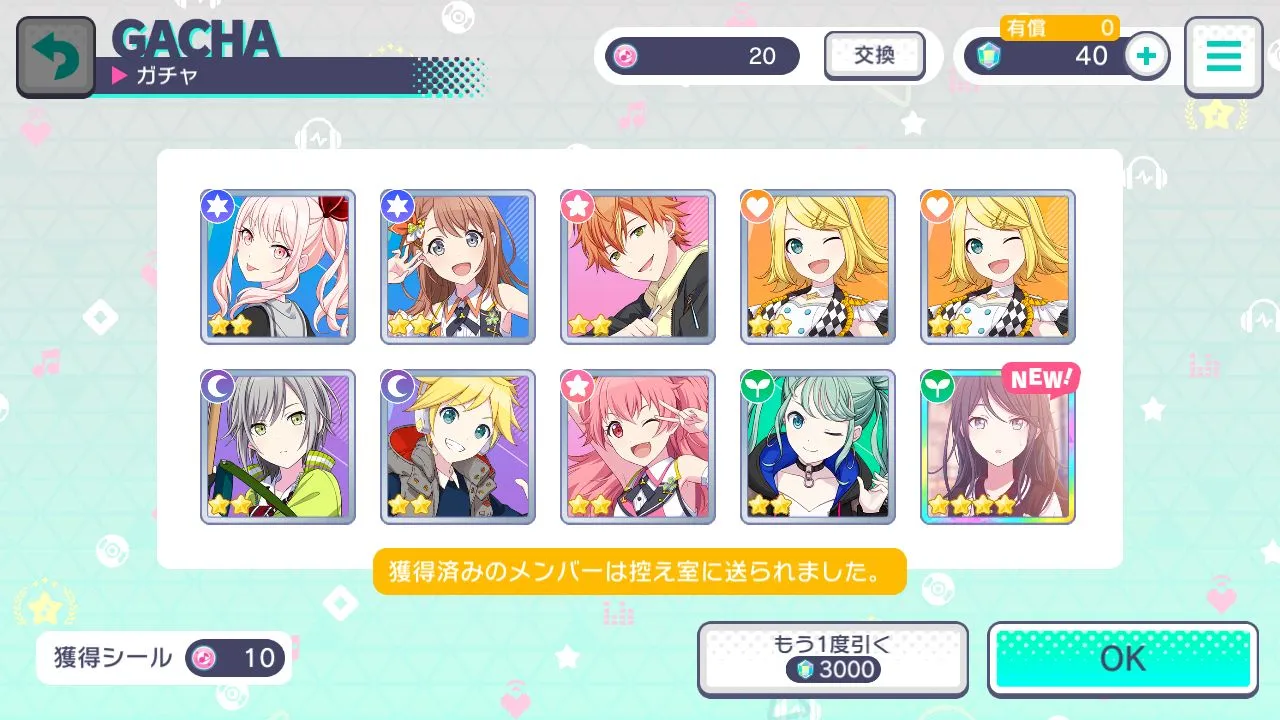The width and height of the screenshot is (1280, 720).
Task: Select the pink twin-tail girl card
Action: (278, 267)
